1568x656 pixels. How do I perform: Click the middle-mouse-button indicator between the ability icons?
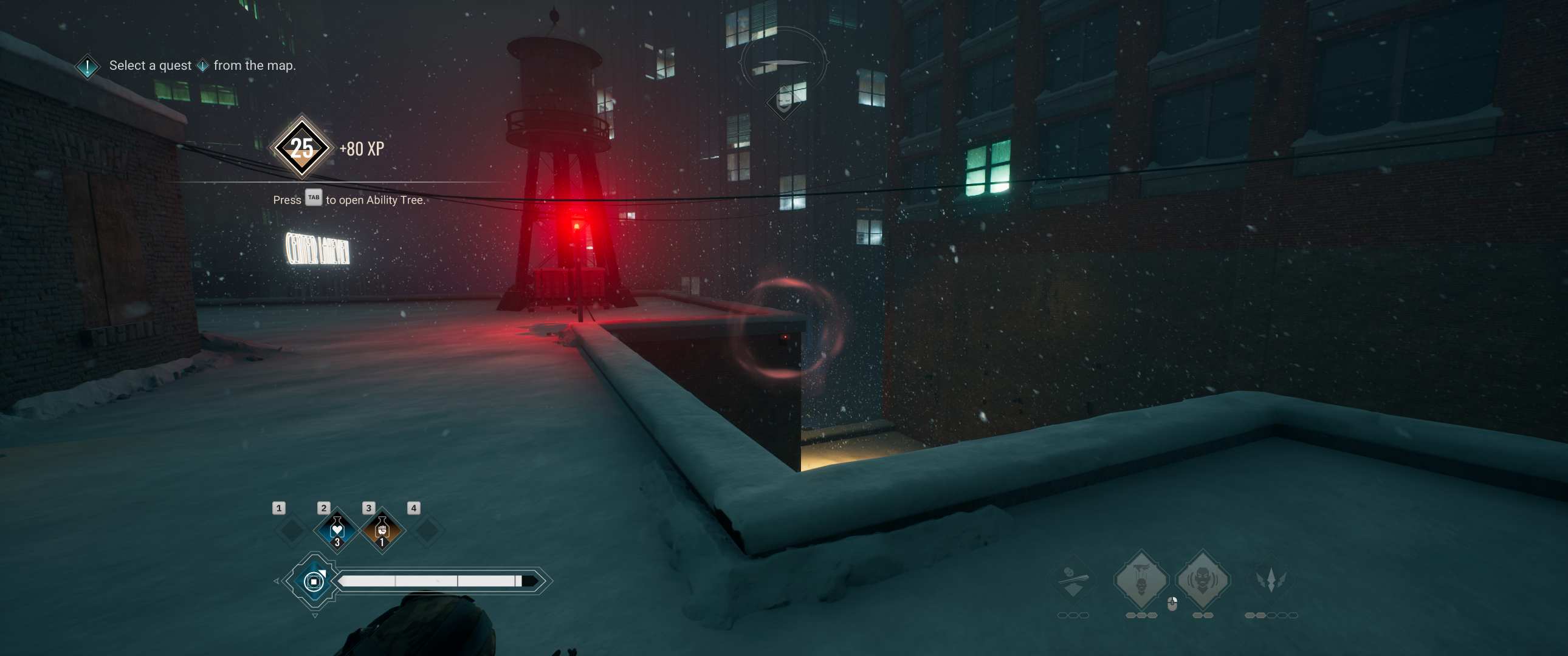tap(1171, 603)
